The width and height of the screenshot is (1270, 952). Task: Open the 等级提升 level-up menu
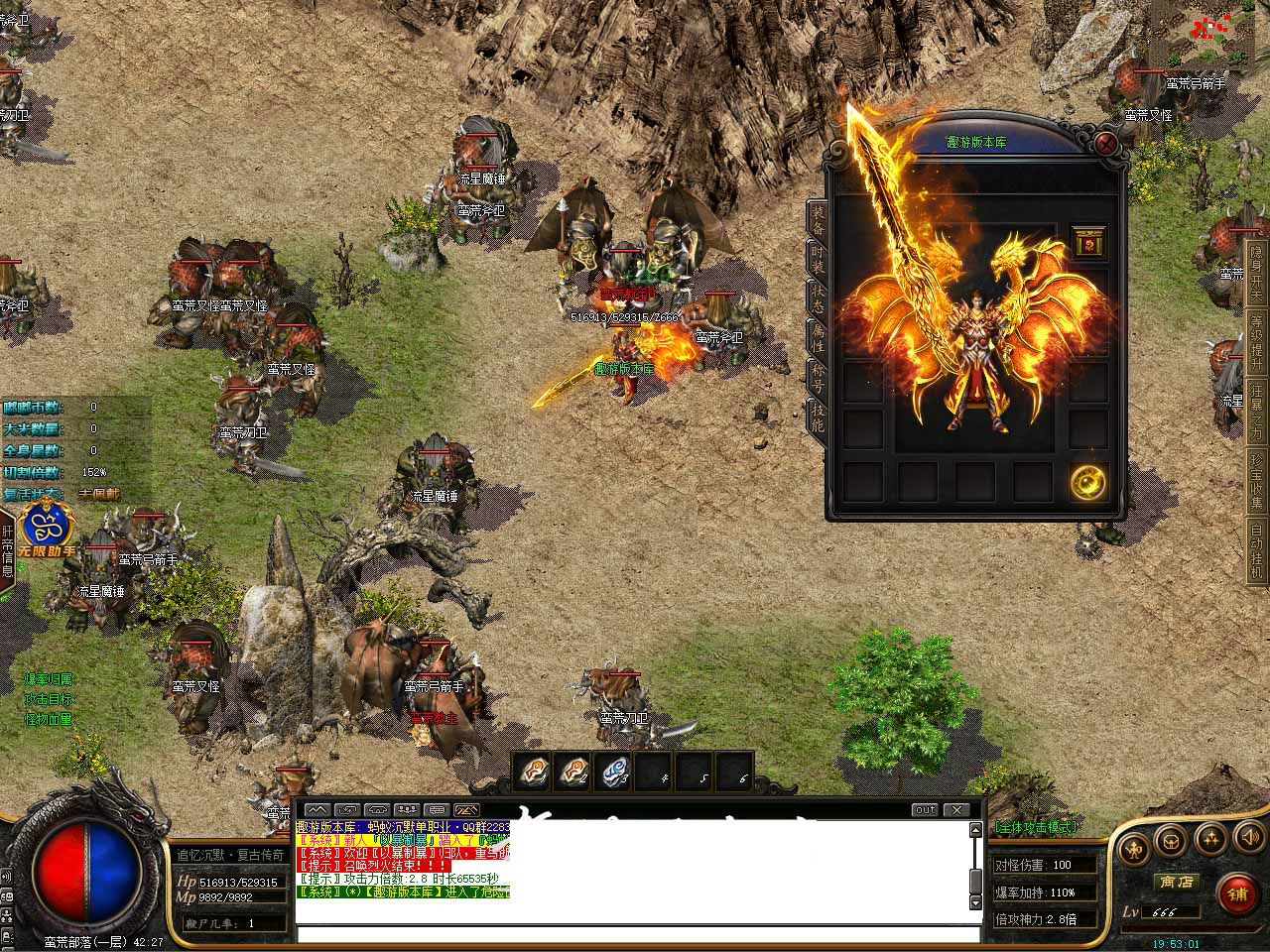click(1257, 339)
